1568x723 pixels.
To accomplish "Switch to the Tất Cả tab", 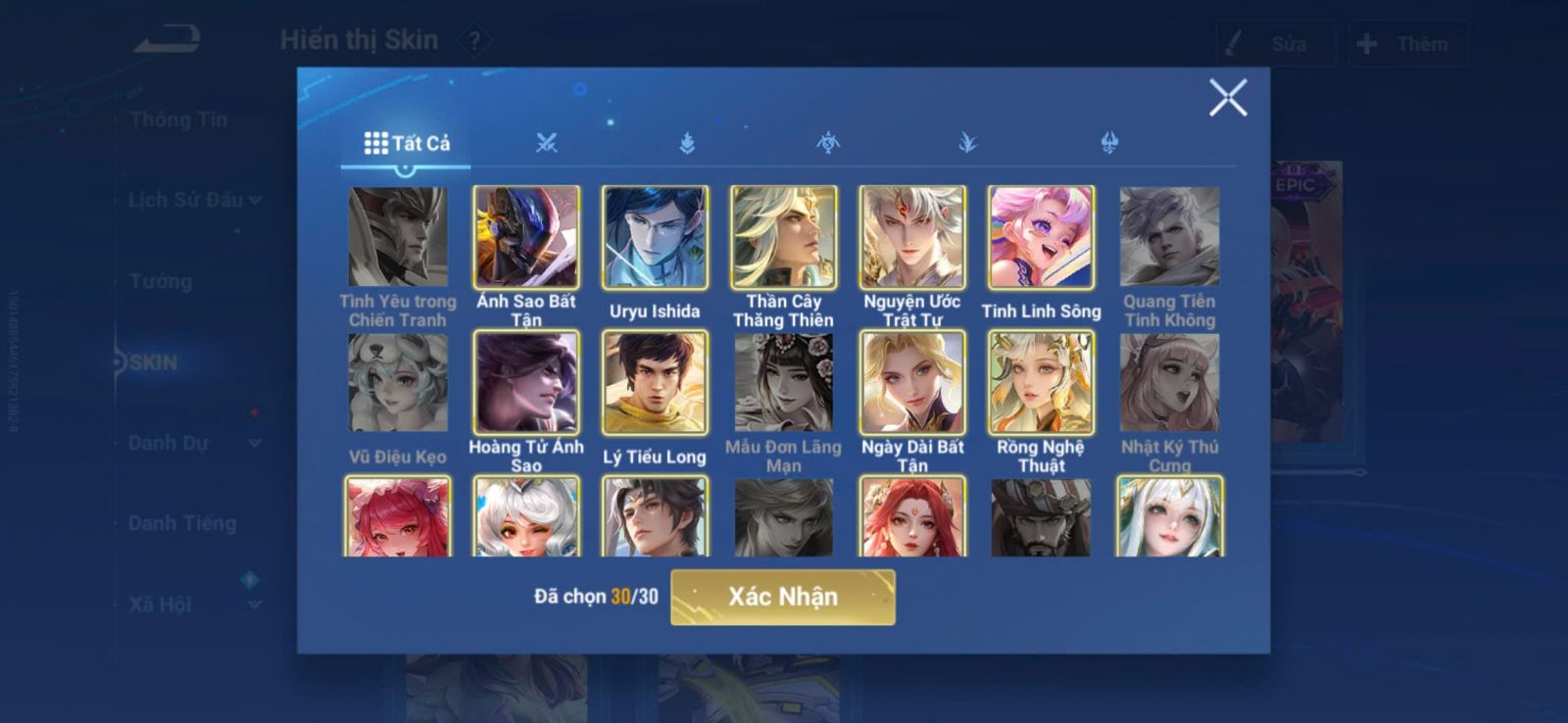I will (x=407, y=143).
